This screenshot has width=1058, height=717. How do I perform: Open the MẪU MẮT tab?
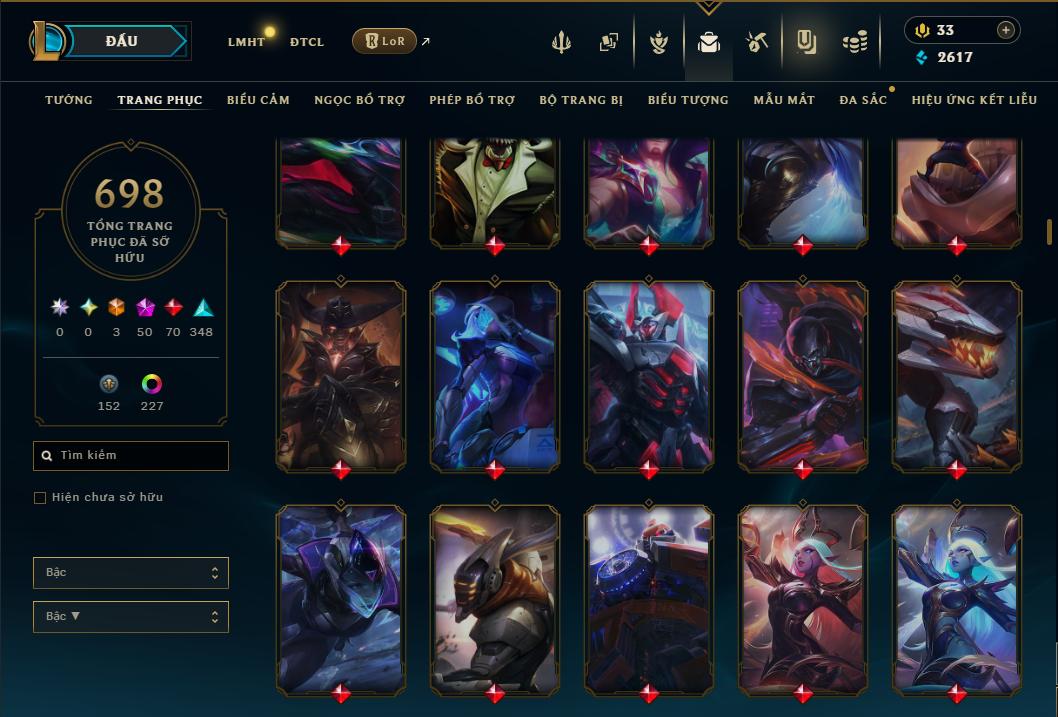784,100
